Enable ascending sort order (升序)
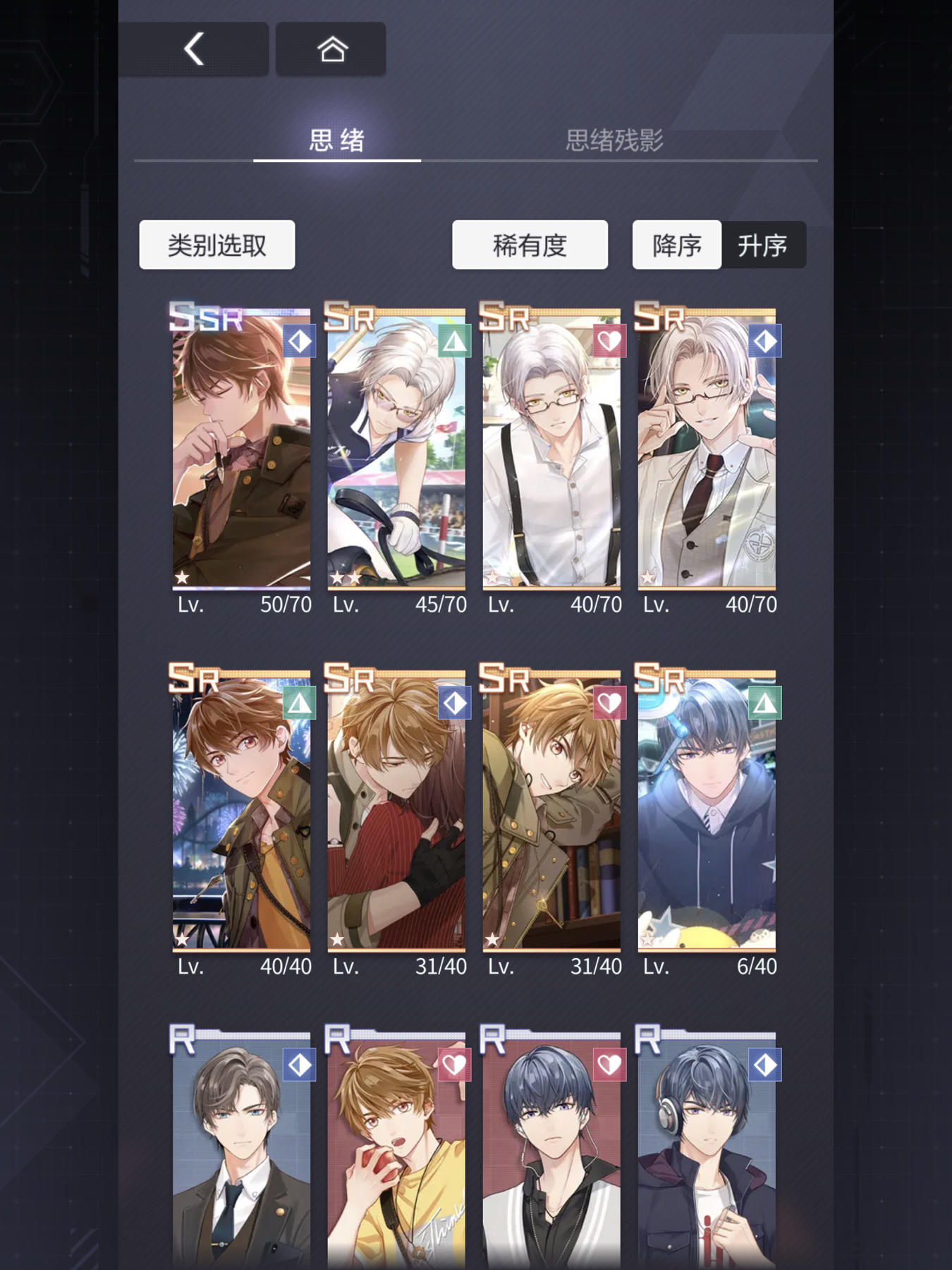Viewport: 952px width, 1270px height. coord(764,245)
